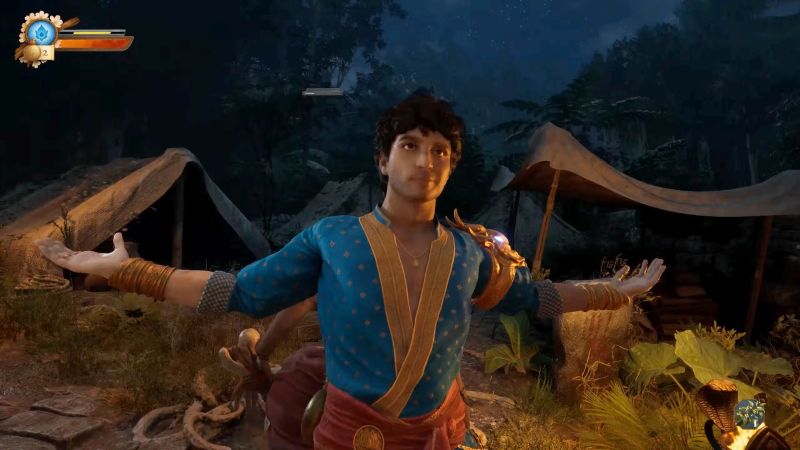Select the octagonal palm tree icon
This screenshot has height=450, width=800.
click(x=749, y=414)
